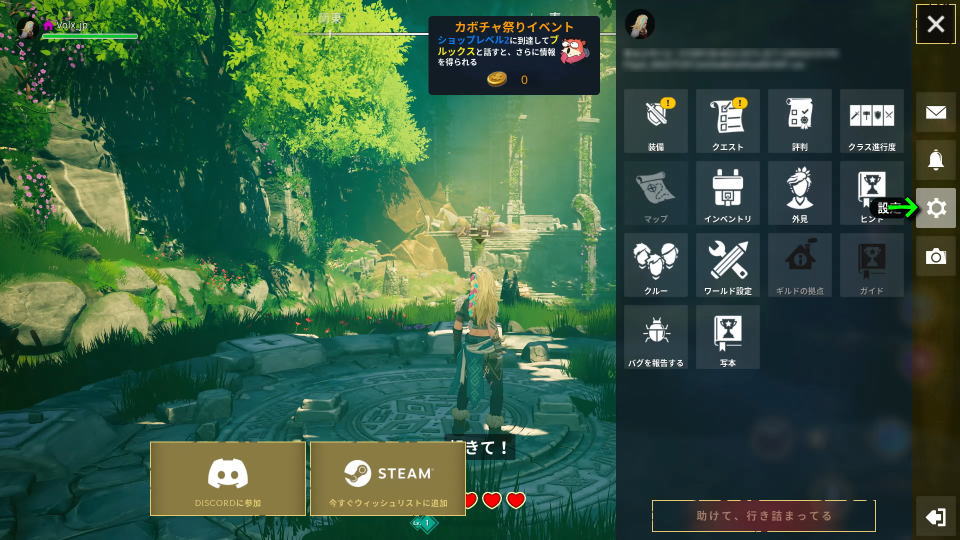
Task: Open the mail envelope icon
Action: click(x=936, y=112)
